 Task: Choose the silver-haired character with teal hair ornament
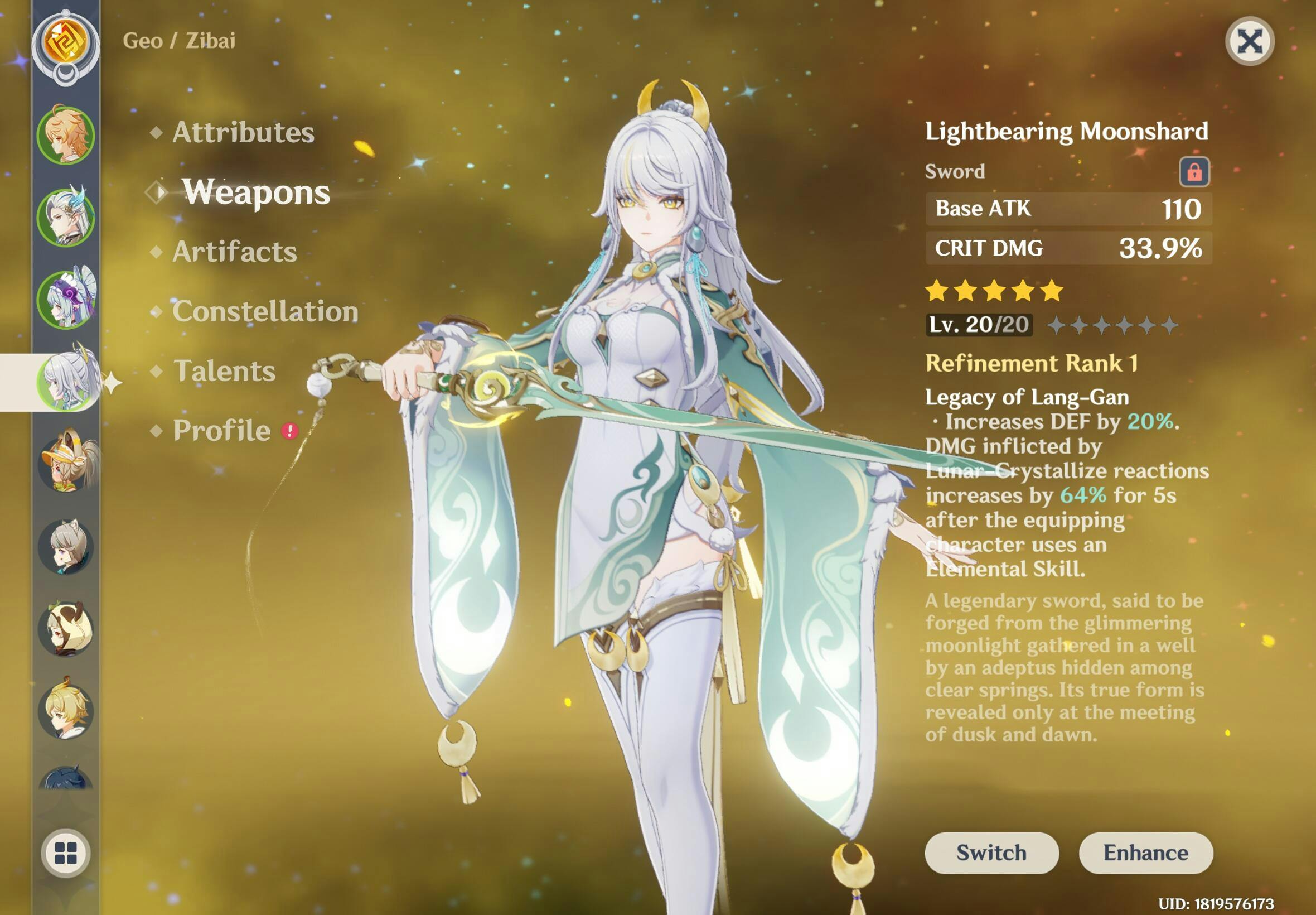pyautogui.click(x=66, y=217)
